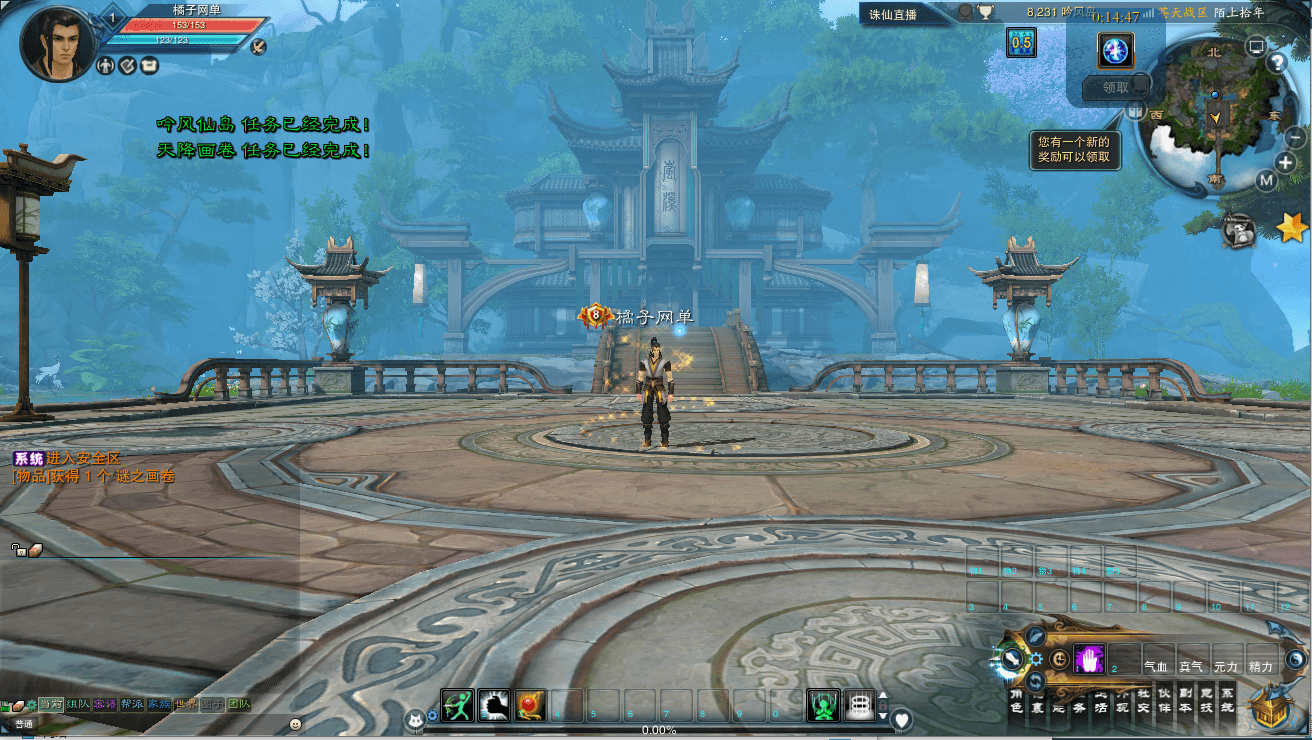The width and height of the screenshot is (1312, 740).
Task: Select the gold star icon
Action: click(1291, 229)
